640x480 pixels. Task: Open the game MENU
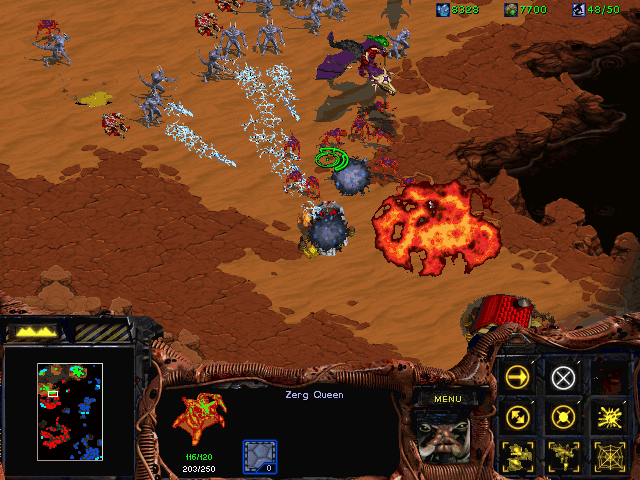click(447, 399)
